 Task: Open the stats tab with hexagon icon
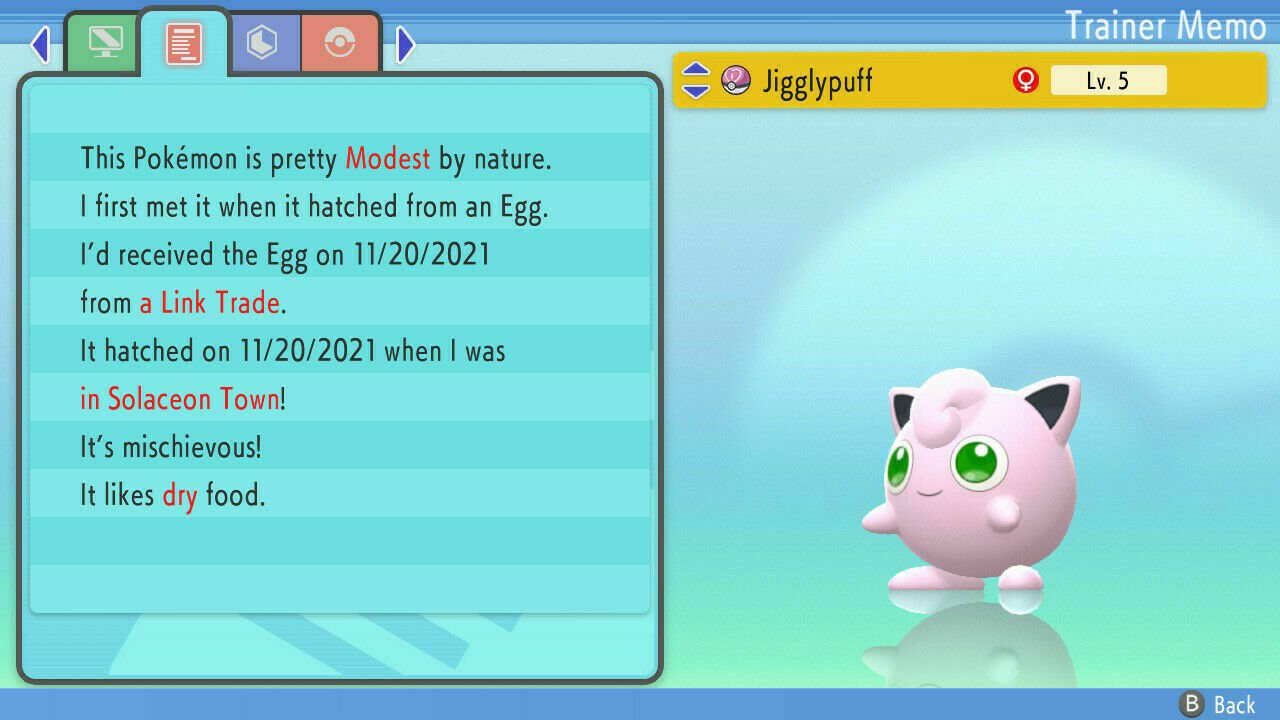pyautogui.click(x=265, y=42)
